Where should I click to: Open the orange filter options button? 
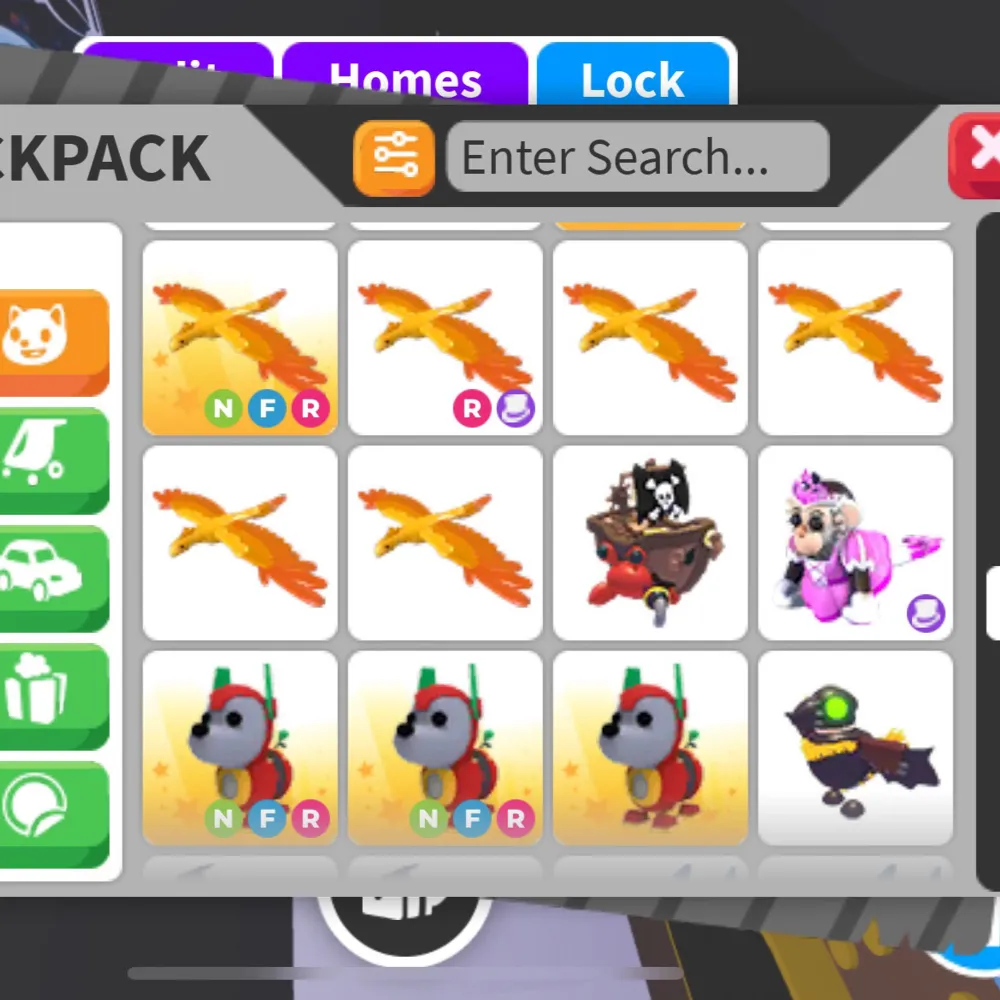click(x=394, y=157)
